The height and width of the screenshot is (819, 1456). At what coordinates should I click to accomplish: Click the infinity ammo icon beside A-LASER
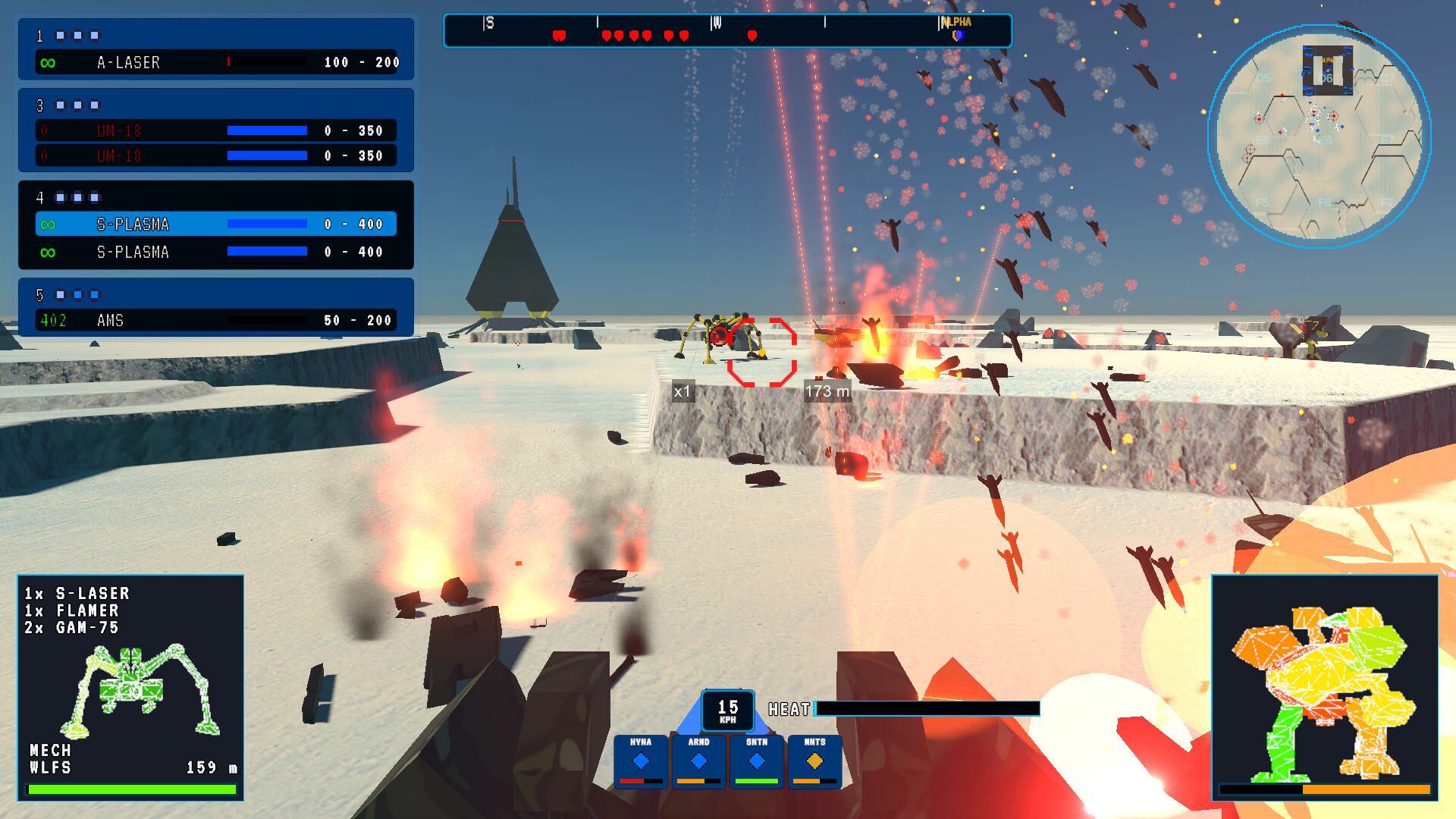(48, 63)
